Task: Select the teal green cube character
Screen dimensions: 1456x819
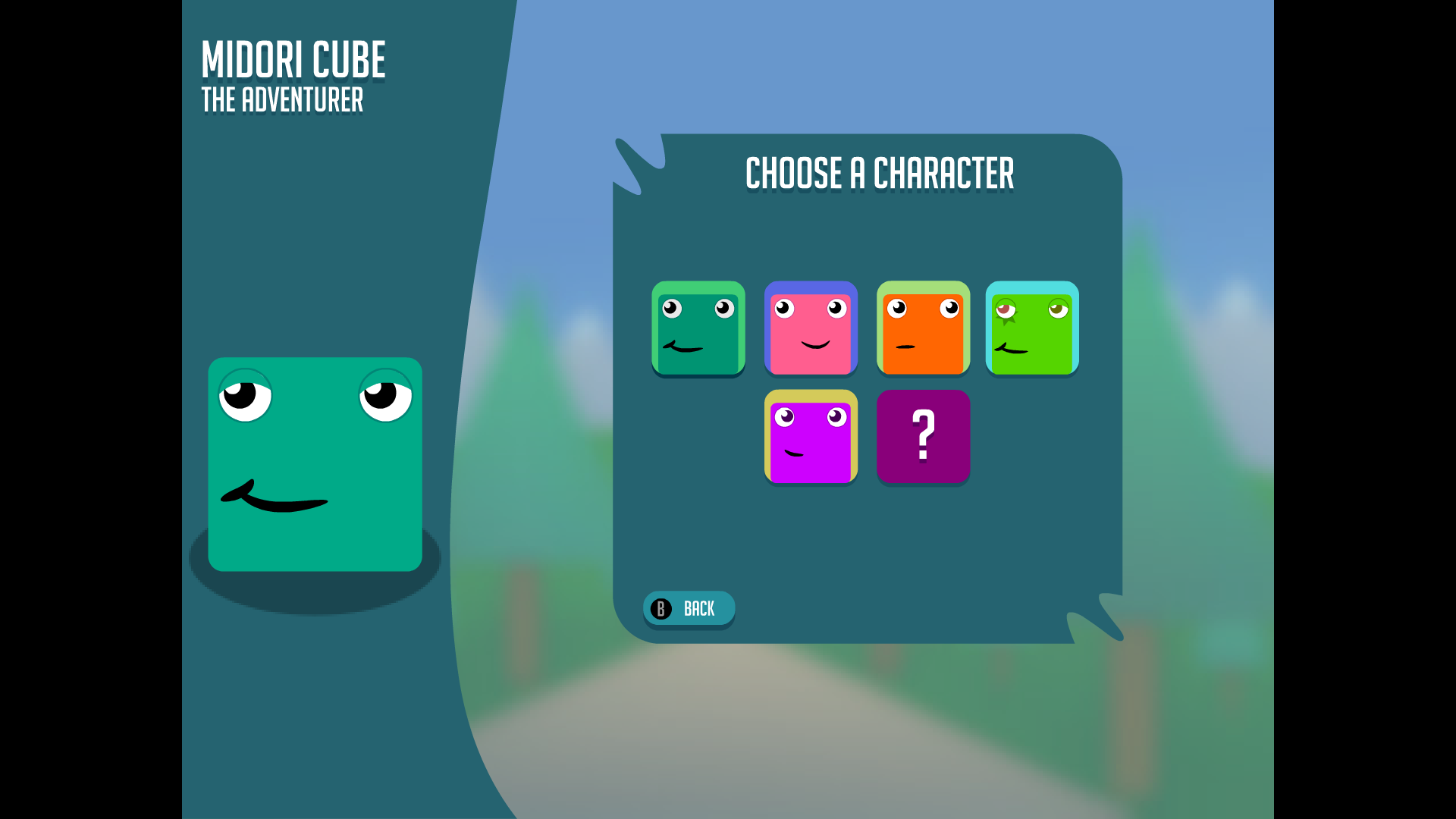Action: click(698, 328)
